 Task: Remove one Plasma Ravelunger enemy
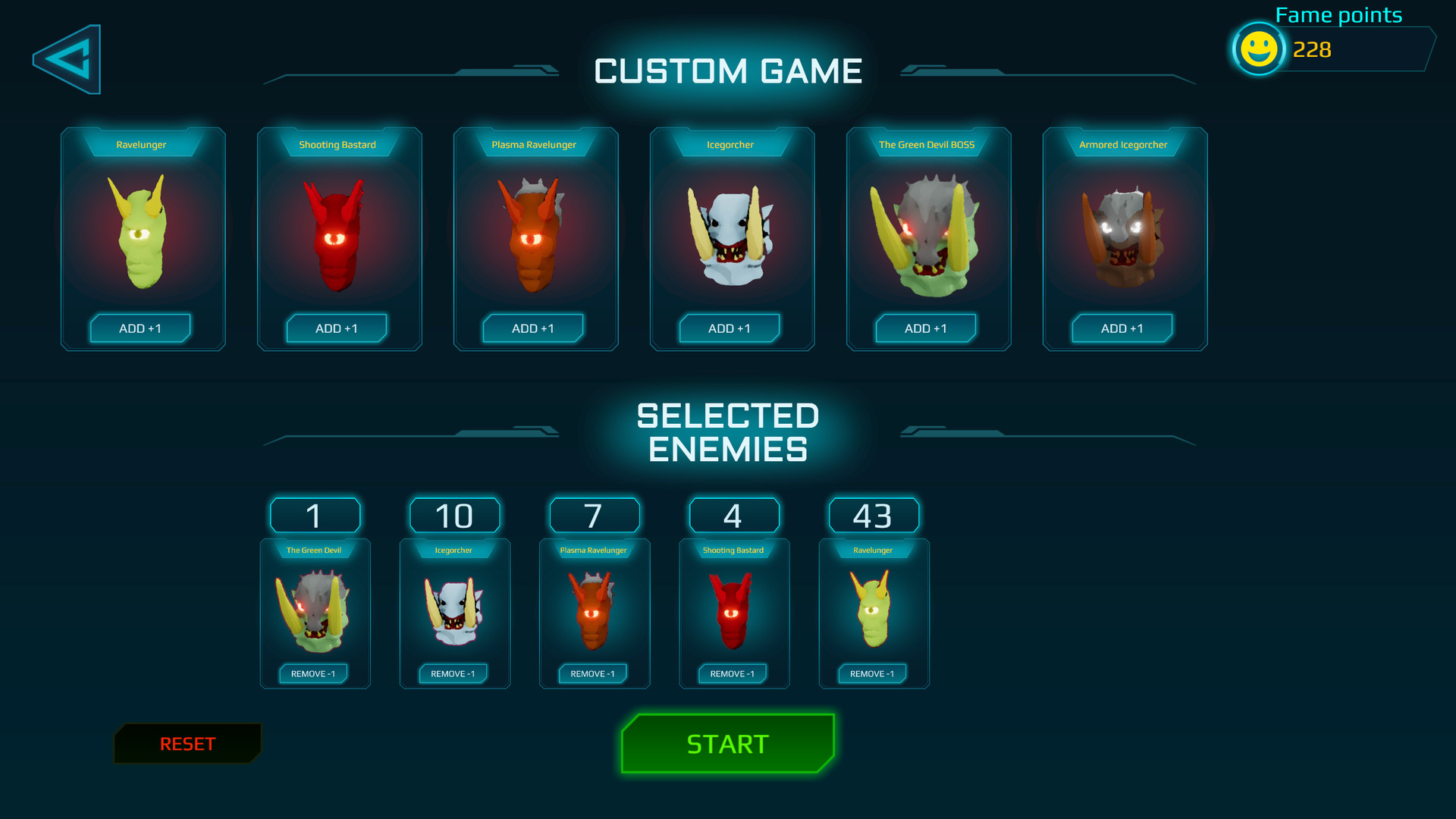tap(593, 673)
